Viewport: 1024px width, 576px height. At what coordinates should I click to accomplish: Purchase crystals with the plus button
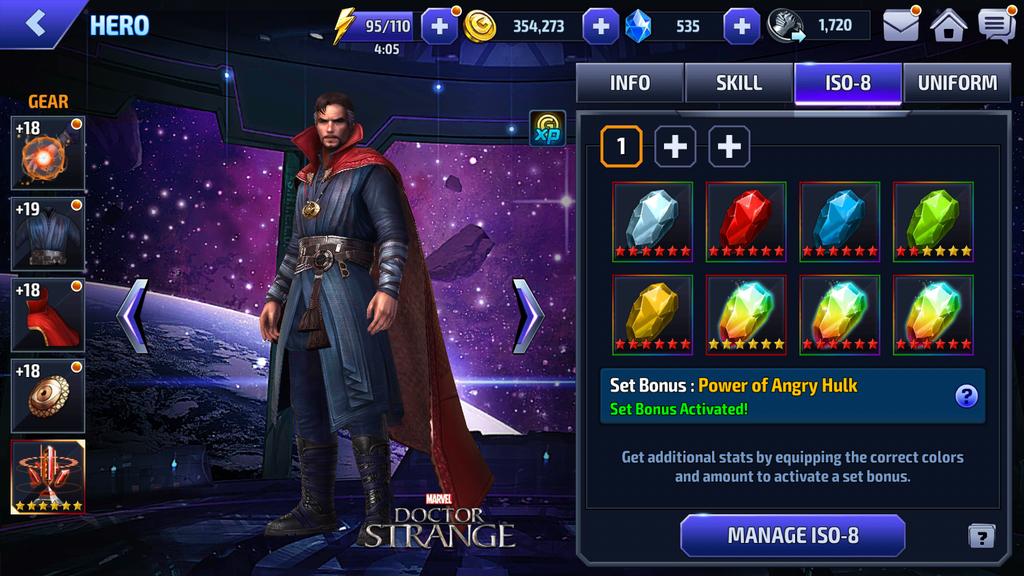coord(741,27)
